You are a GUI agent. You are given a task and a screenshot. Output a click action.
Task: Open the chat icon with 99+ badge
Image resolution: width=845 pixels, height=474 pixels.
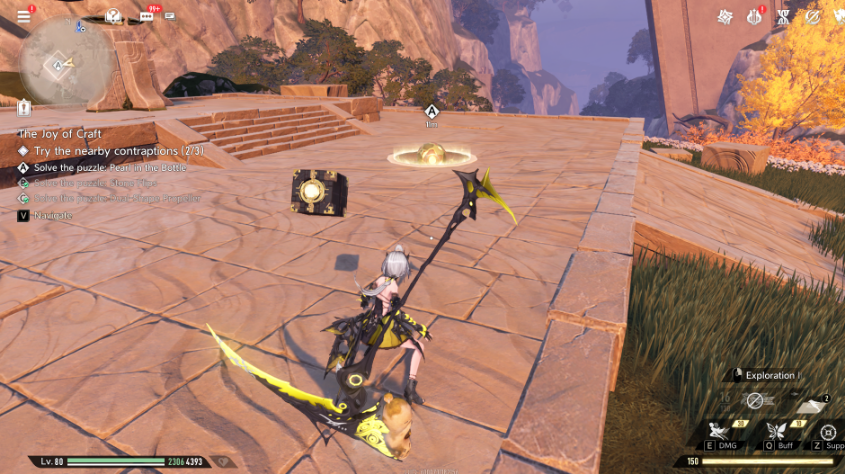147,16
